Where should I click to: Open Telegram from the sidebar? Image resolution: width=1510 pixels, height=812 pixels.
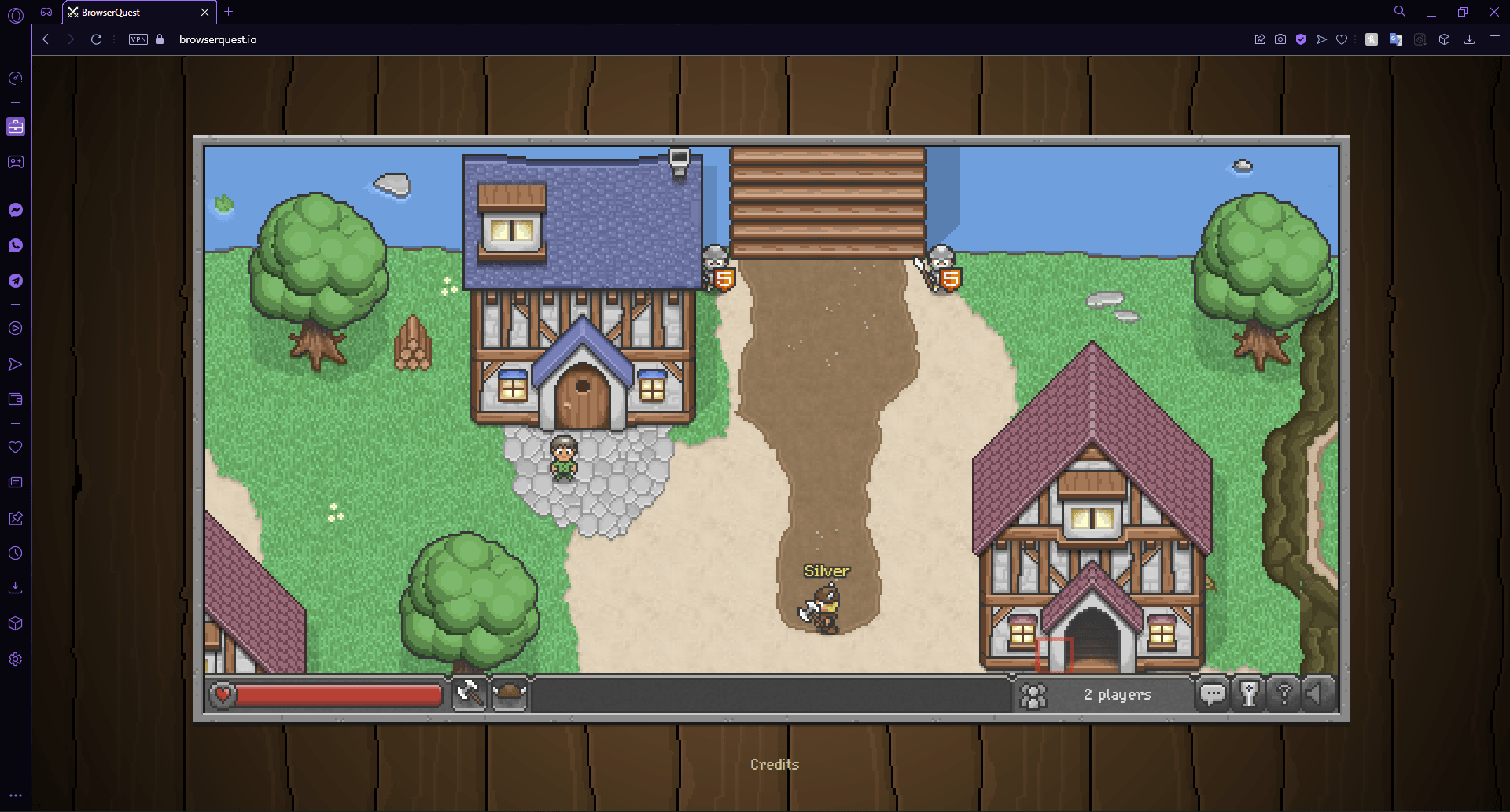pos(16,281)
